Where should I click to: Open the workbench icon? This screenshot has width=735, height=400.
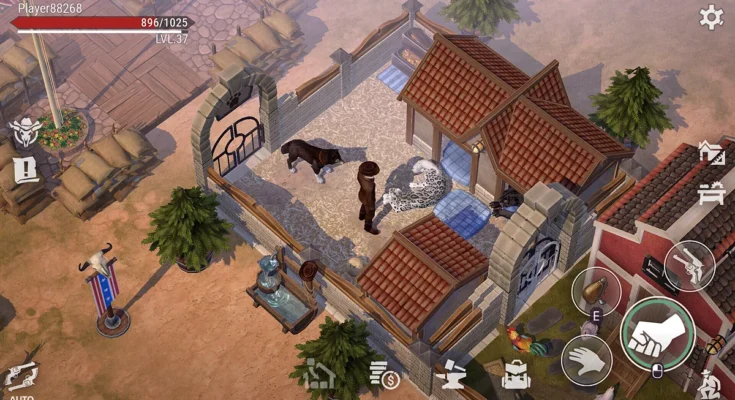(x=712, y=193)
